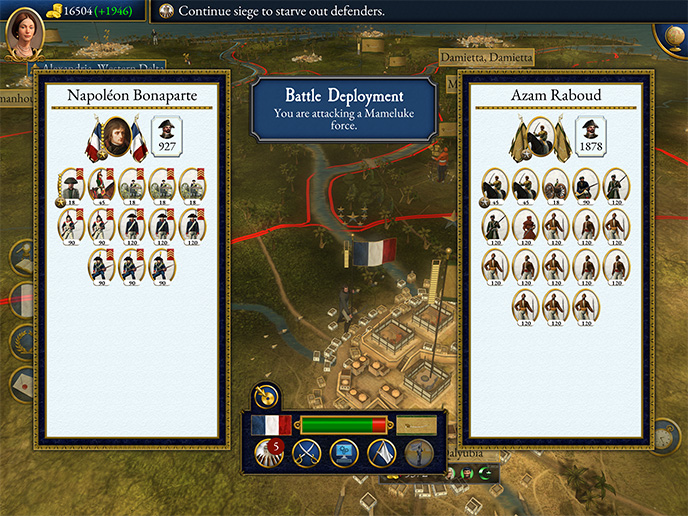Open the round gold icon above the French flag
The image size is (688, 516).
pos(266,395)
